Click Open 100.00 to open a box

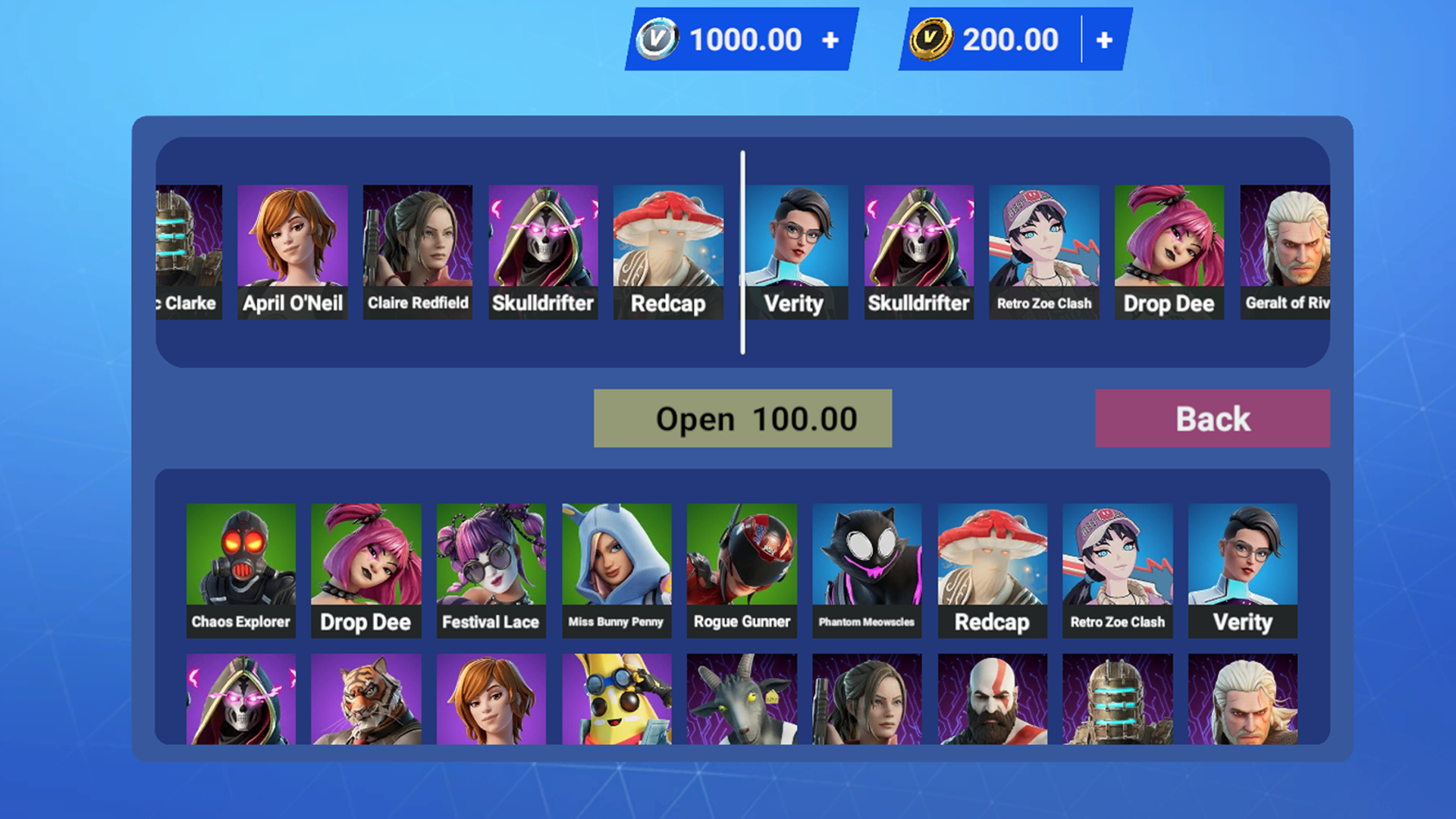coord(742,418)
